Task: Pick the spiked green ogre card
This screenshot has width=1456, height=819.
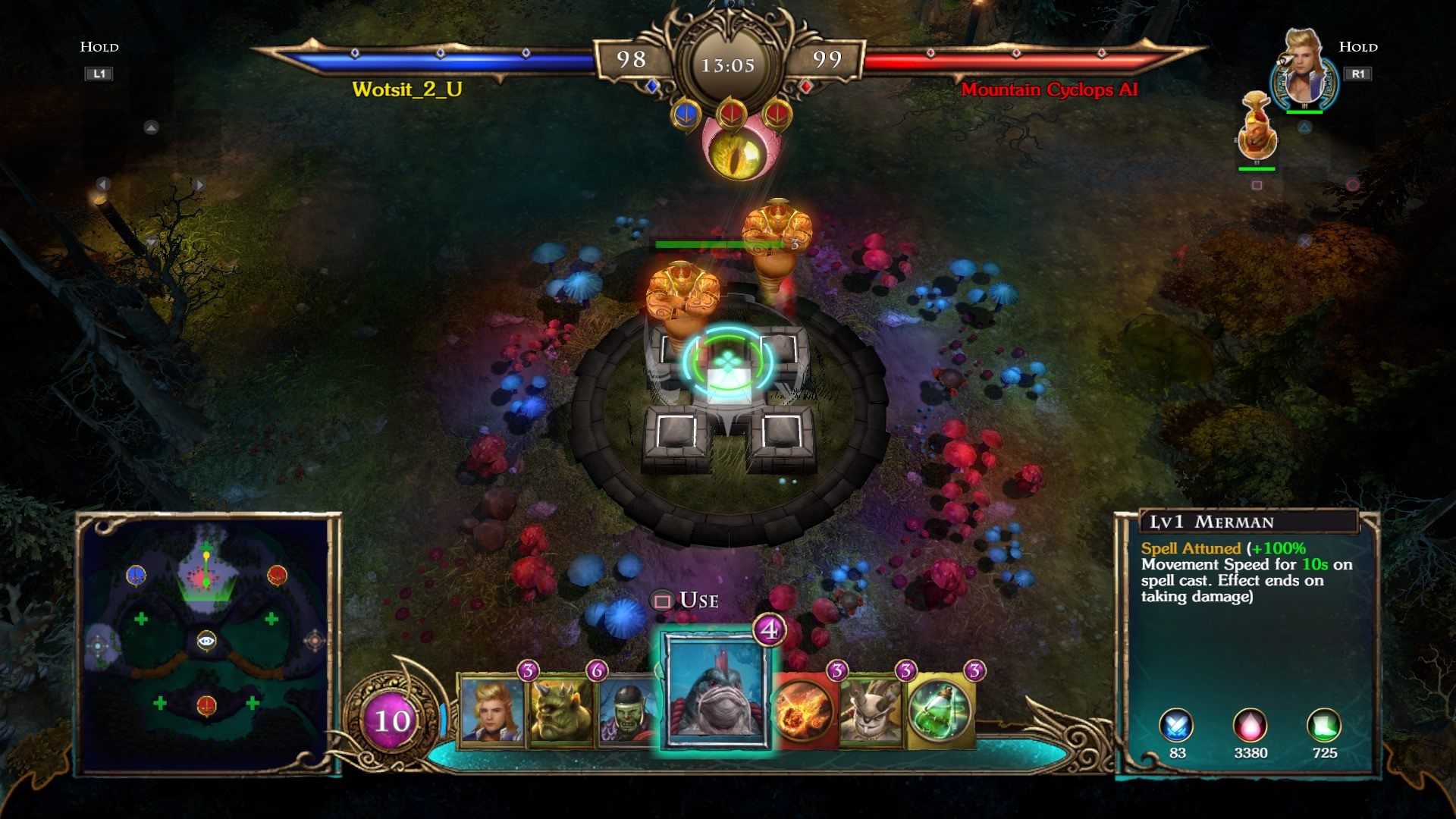Action: (x=560, y=711)
